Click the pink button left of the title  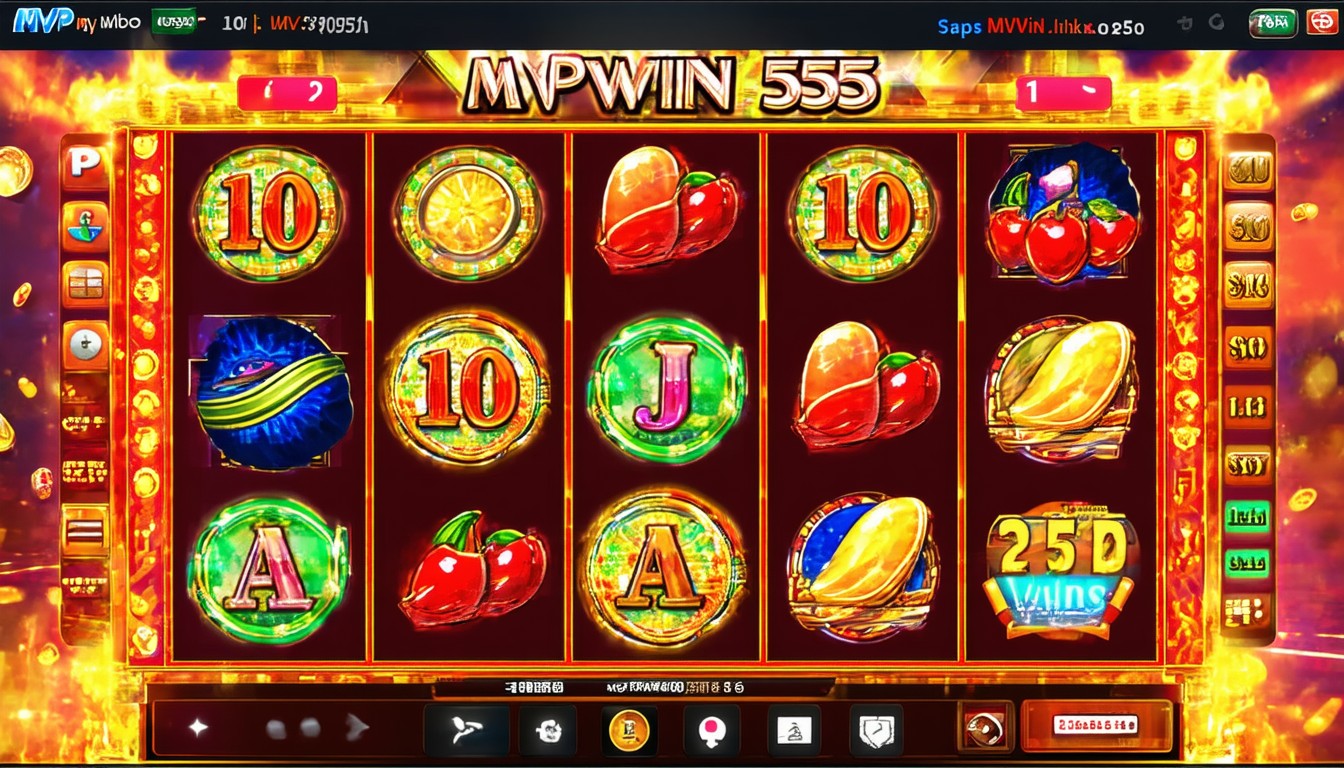[x=287, y=94]
